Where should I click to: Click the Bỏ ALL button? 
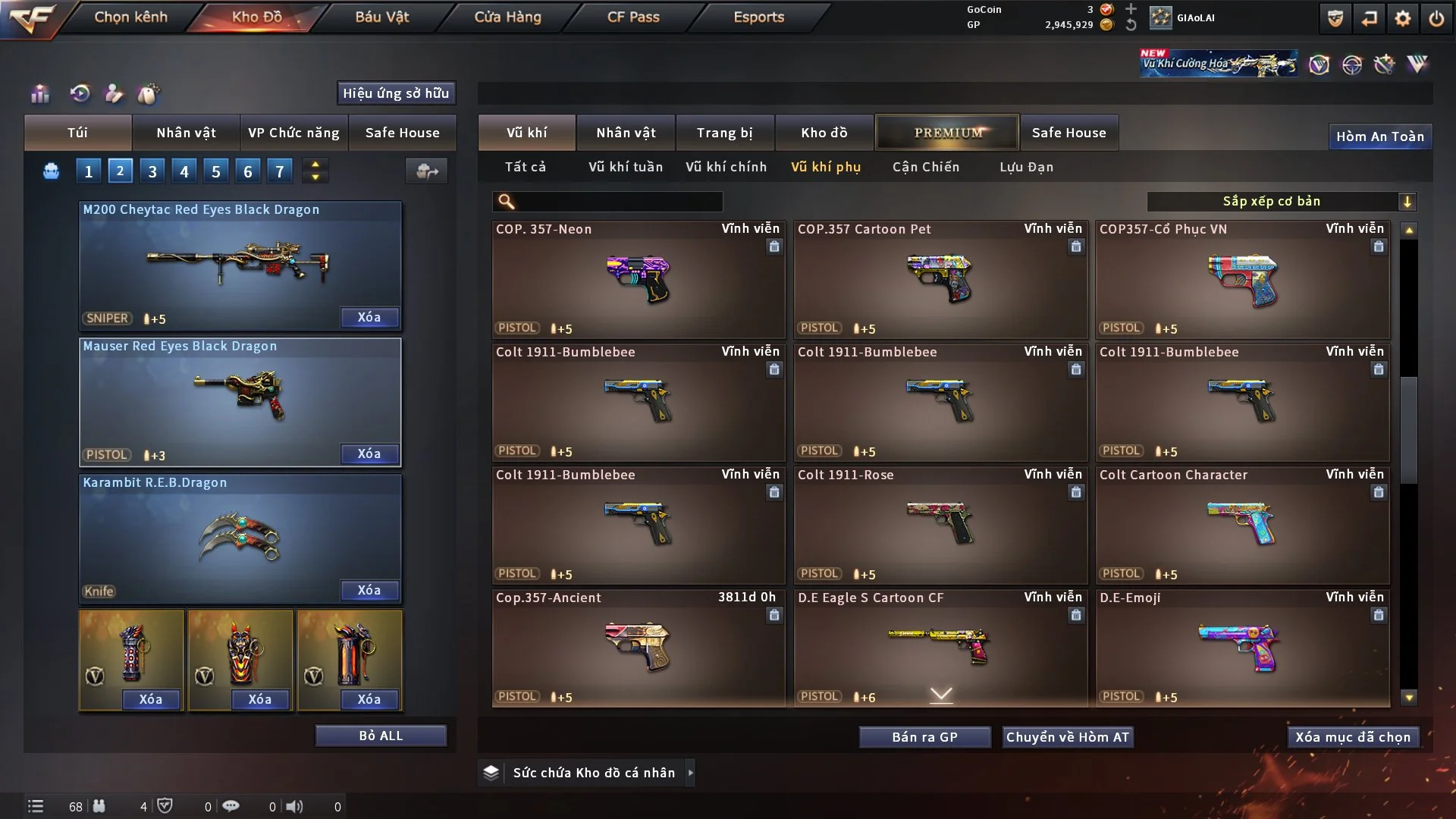381,736
